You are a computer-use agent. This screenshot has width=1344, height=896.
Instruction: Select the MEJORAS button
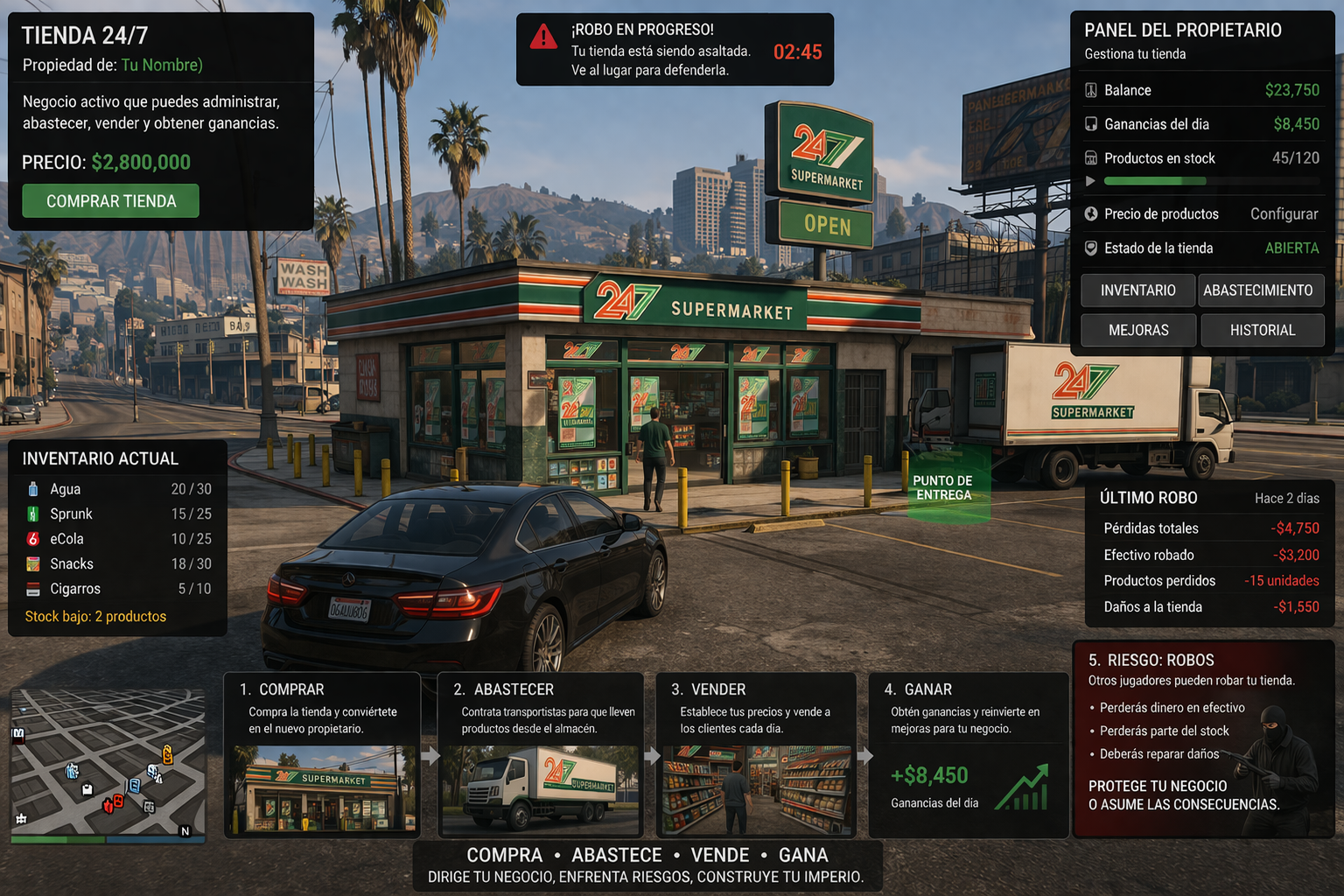[1137, 331]
